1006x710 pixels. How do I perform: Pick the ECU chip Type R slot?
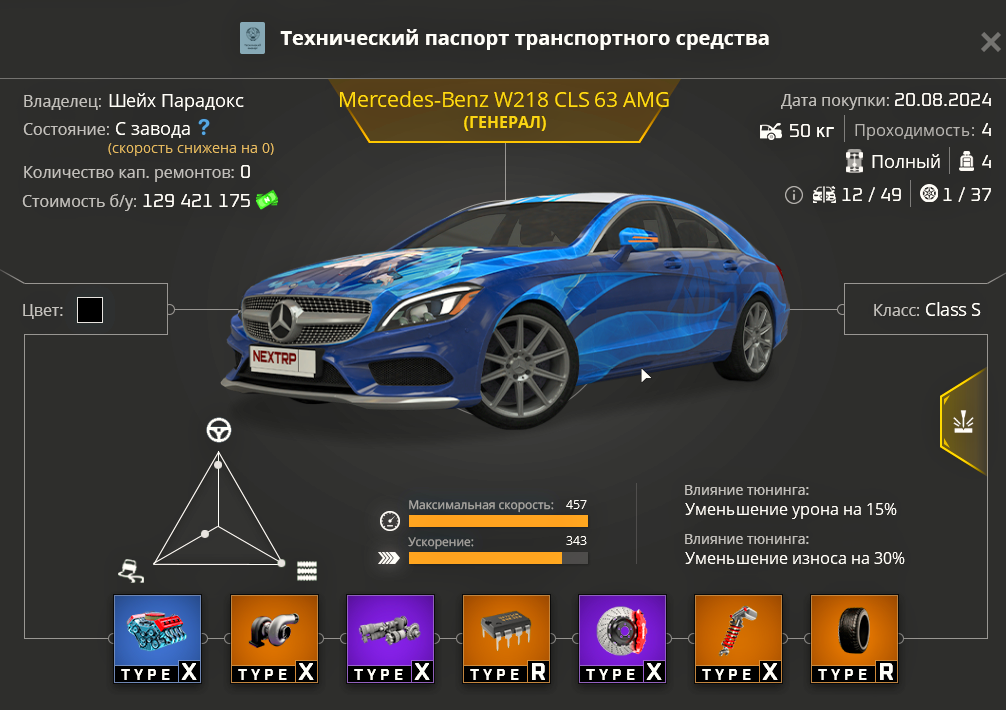(506, 639)
